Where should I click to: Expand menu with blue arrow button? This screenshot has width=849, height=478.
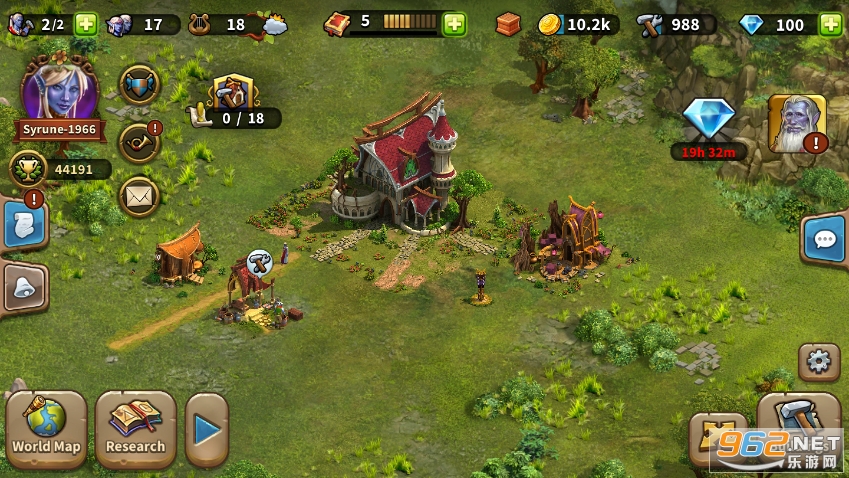207,429
